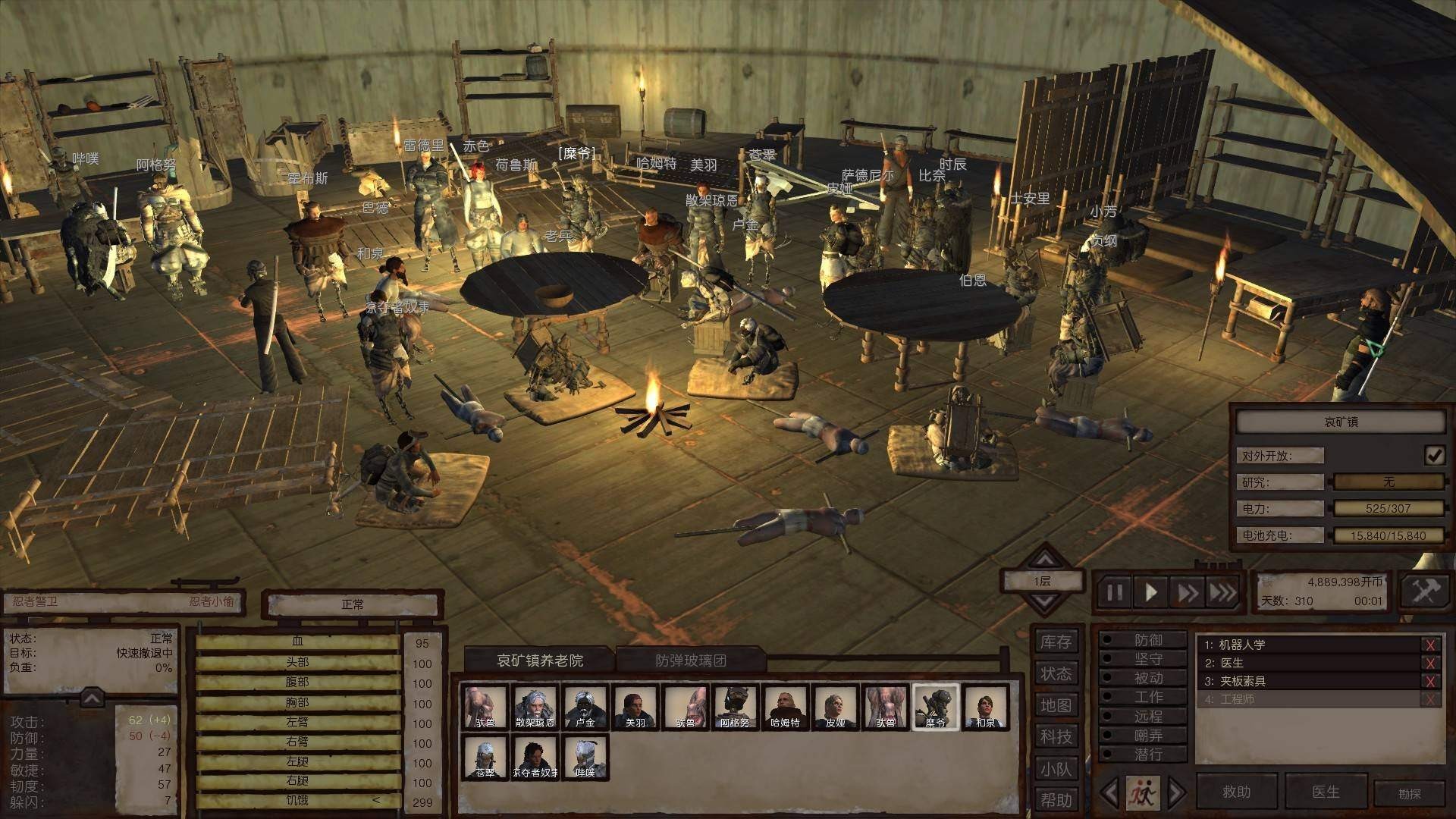This screenshot has height=819, width=1456.
Task: Pause the game with the pause button
Action: point(1114,592)
